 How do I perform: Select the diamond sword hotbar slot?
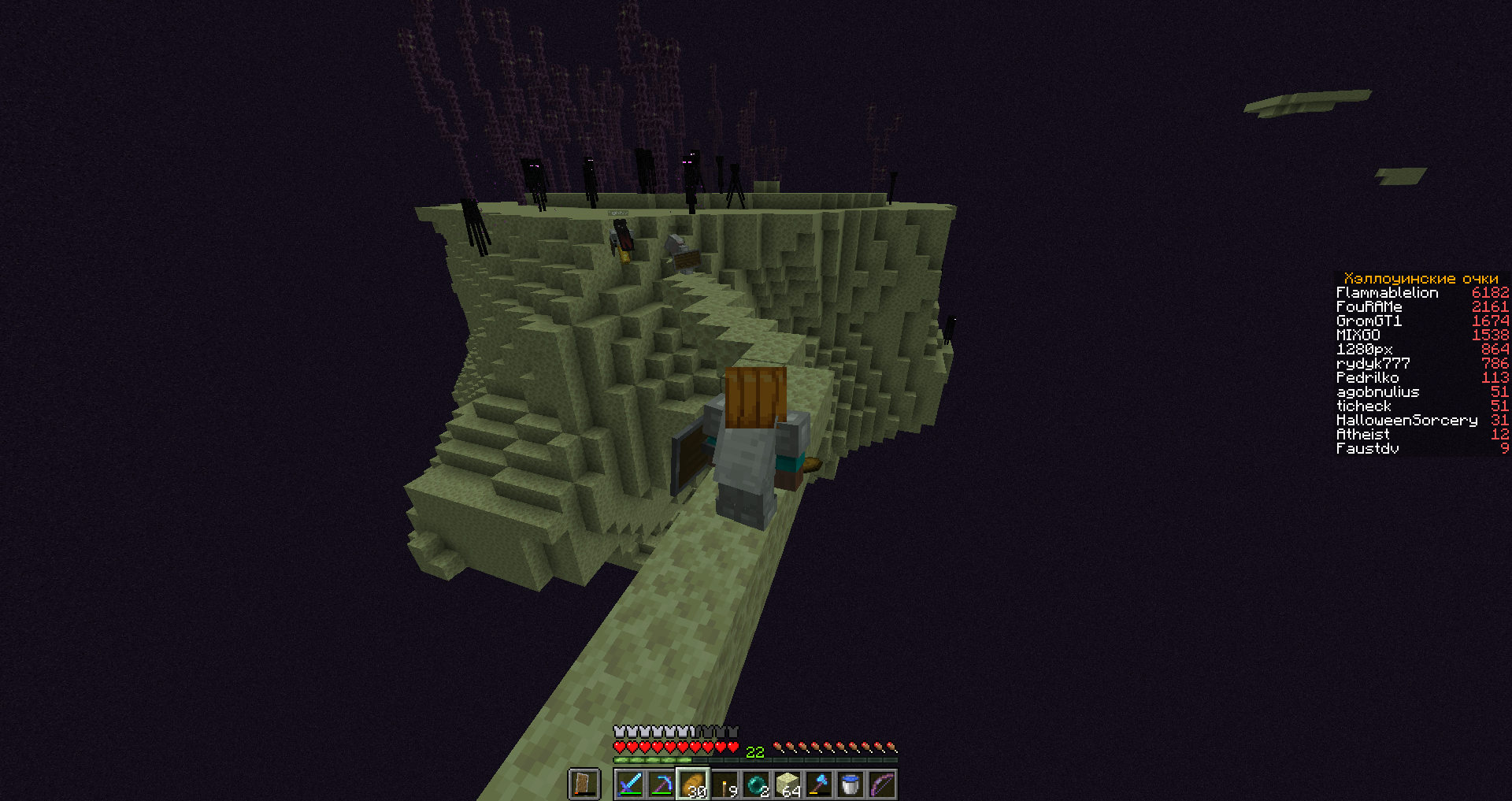click(x=630, y=784)
